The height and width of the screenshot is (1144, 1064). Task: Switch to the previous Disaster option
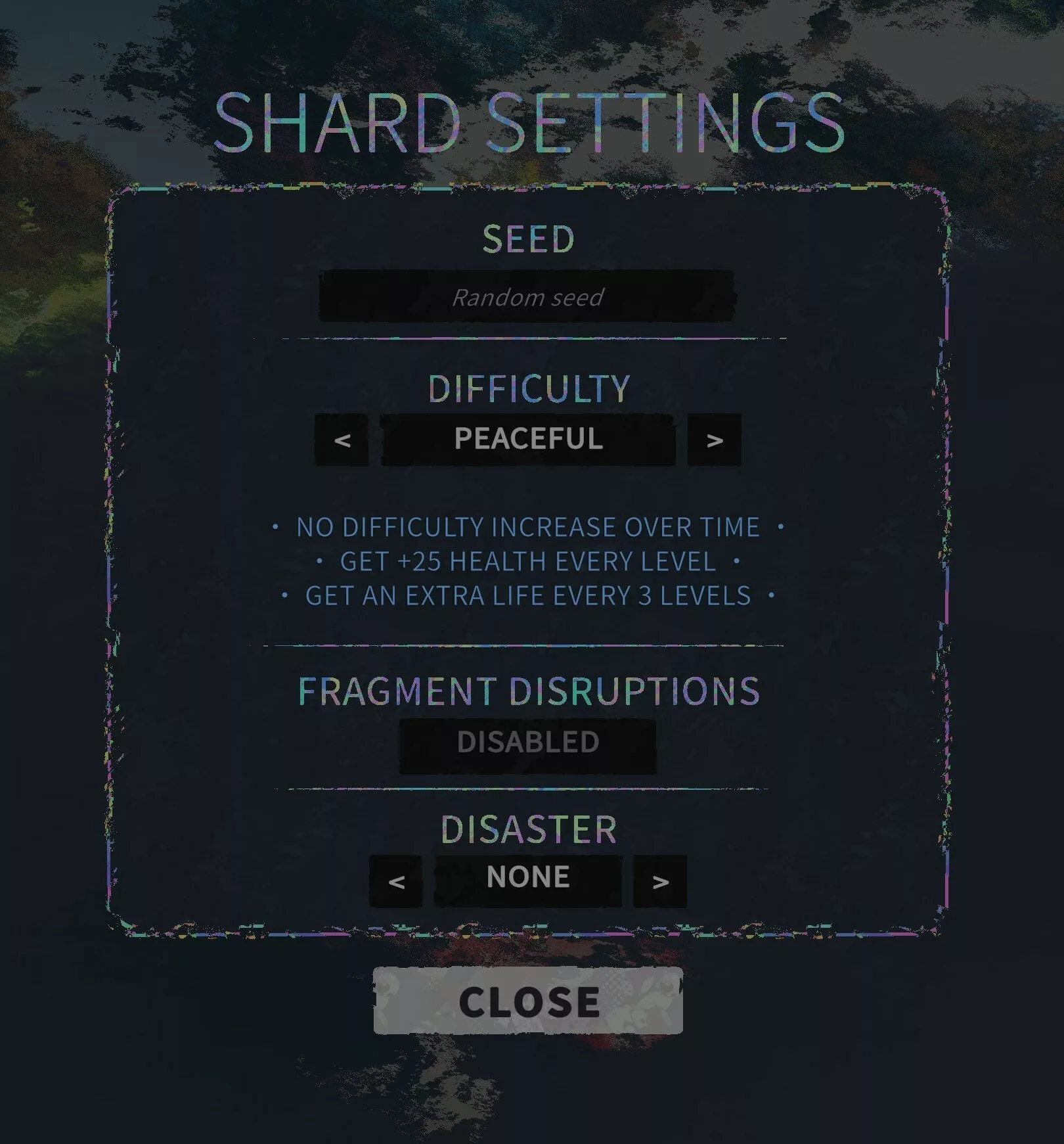396,881
